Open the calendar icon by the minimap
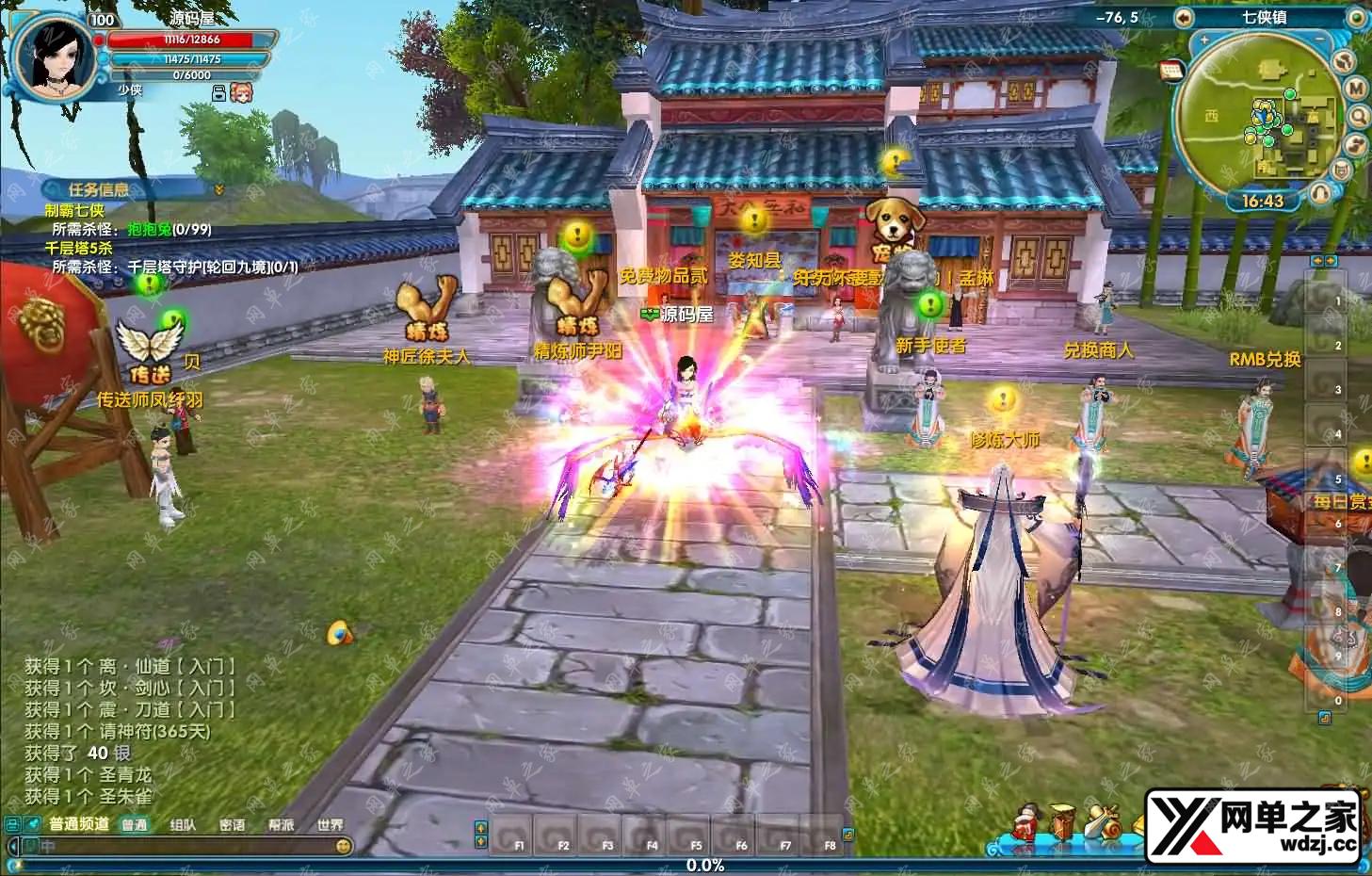The width and height of the screenshot is (1372, 876). pyautogui.click(x=1172, y=70)
